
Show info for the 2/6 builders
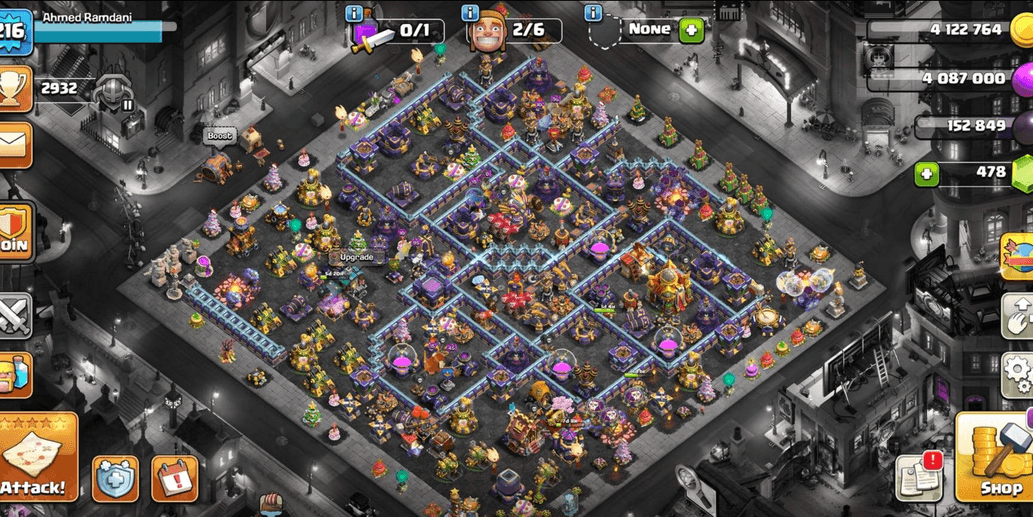[x=470, y=13]
